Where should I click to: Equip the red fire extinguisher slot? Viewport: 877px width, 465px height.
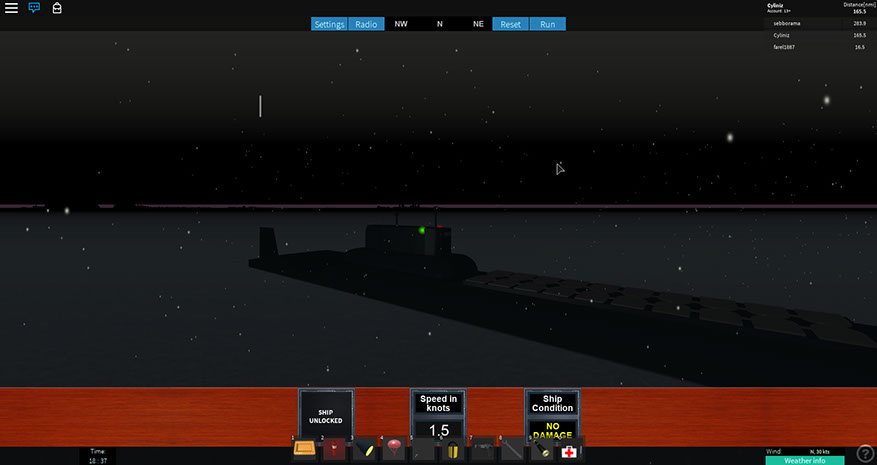[334, 449]
